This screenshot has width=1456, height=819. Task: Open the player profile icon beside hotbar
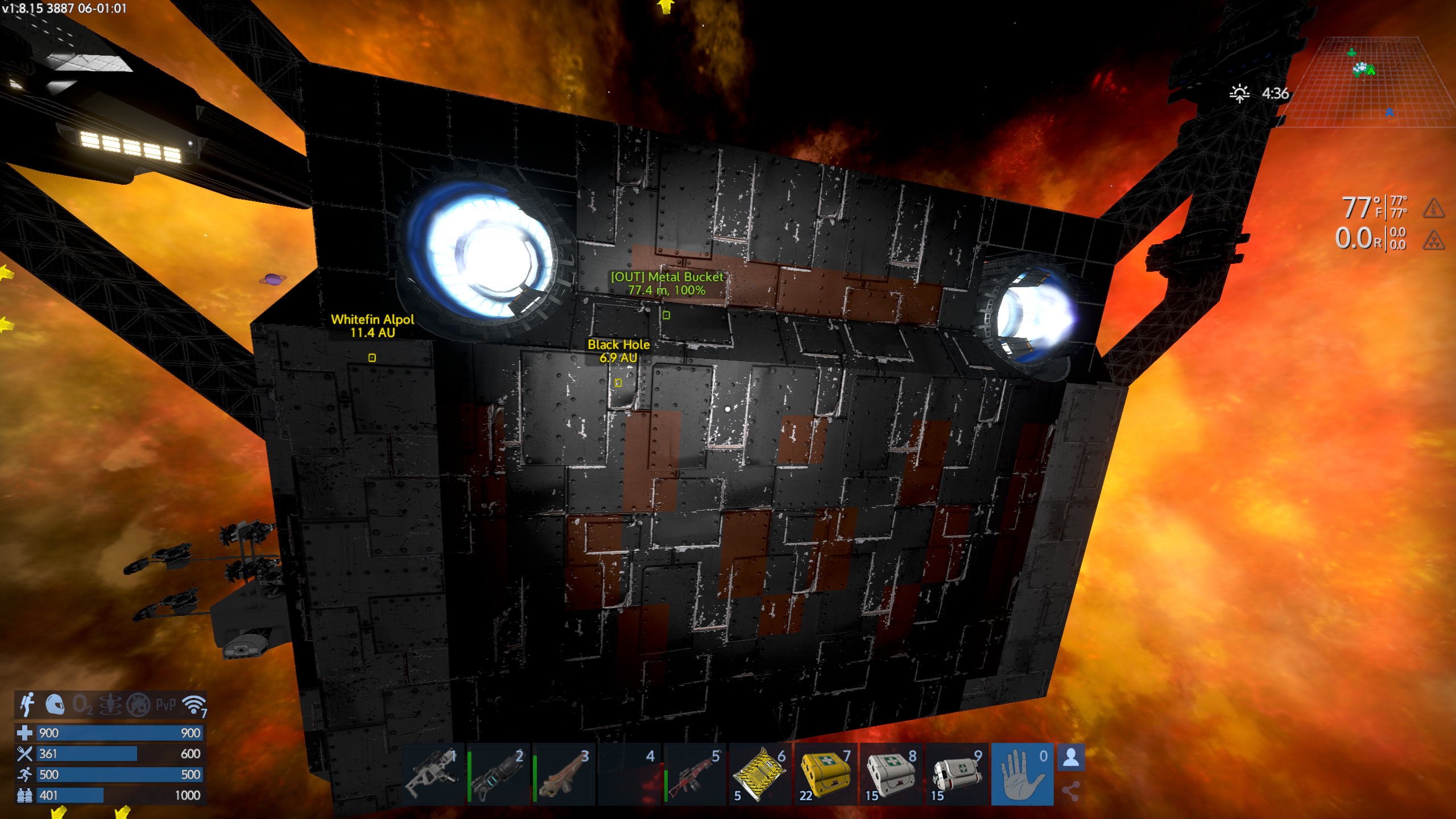[1071, 758]
